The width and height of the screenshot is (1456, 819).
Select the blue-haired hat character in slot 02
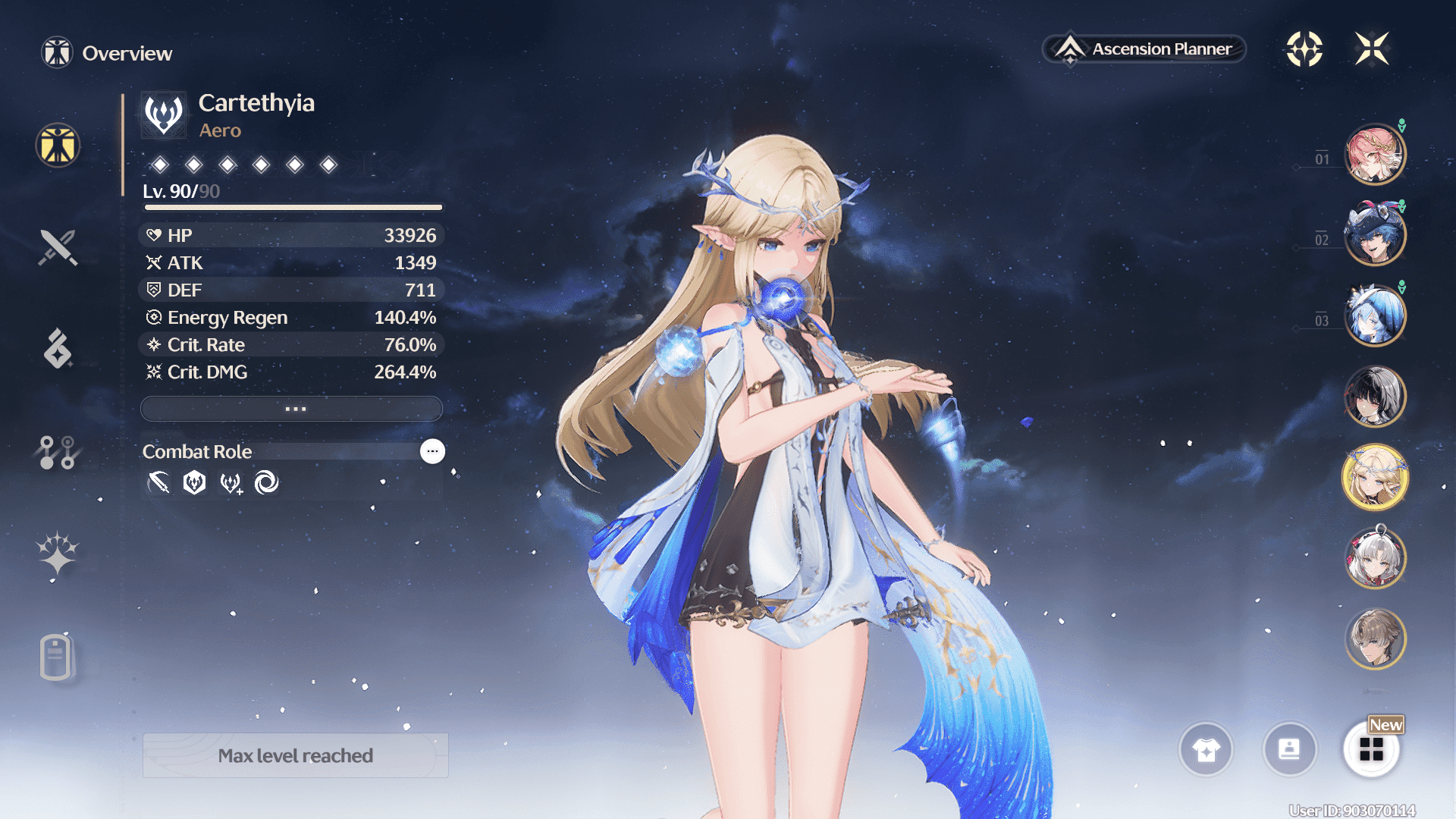click(x=1374, y=234)
